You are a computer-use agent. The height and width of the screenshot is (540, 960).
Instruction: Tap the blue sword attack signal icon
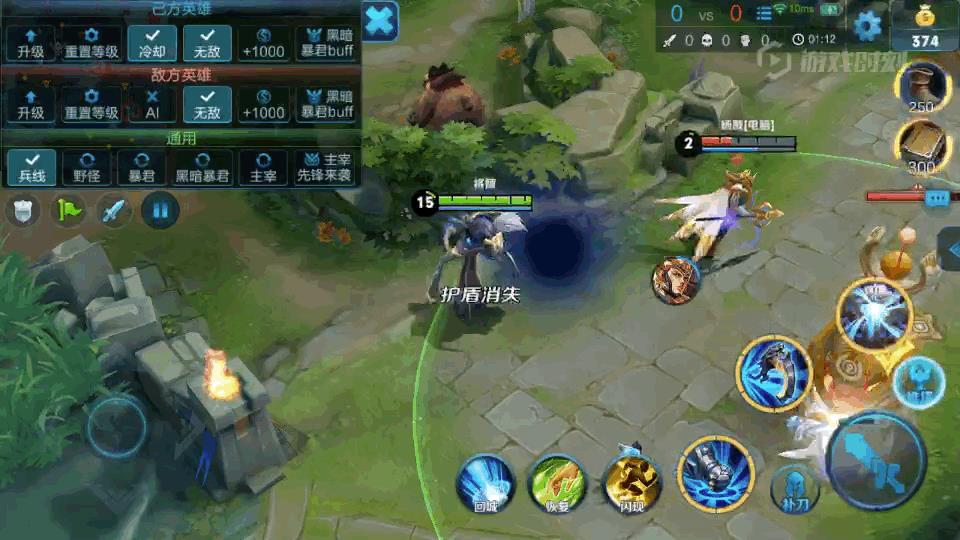coord(114,211)
